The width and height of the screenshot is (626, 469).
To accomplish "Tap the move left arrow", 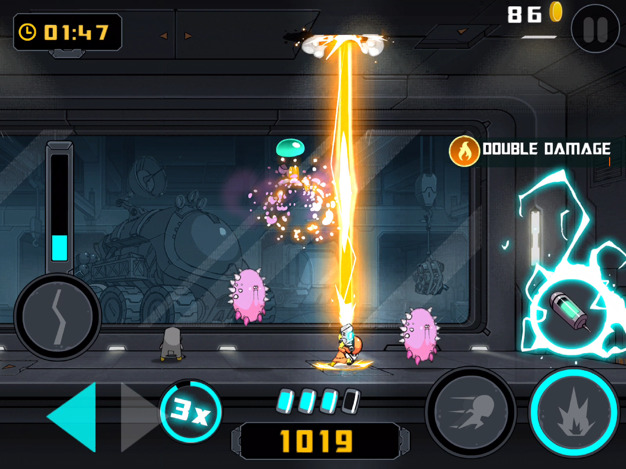I will click(73, 416).
